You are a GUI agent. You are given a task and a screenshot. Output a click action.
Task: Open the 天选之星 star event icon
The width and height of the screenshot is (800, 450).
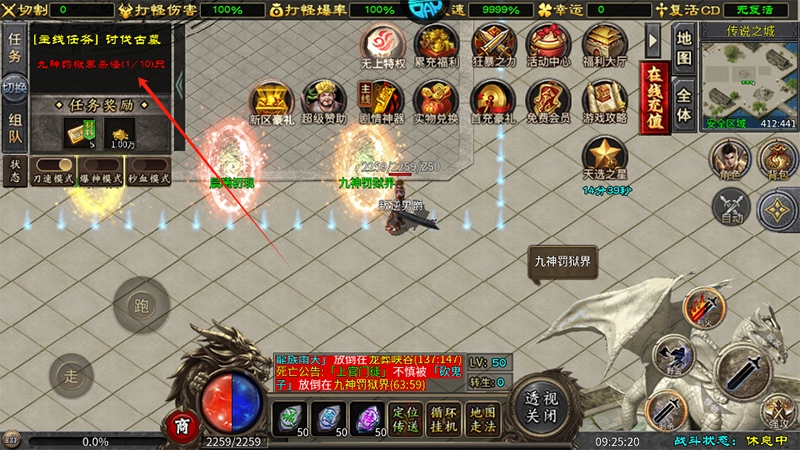point(603,160)
